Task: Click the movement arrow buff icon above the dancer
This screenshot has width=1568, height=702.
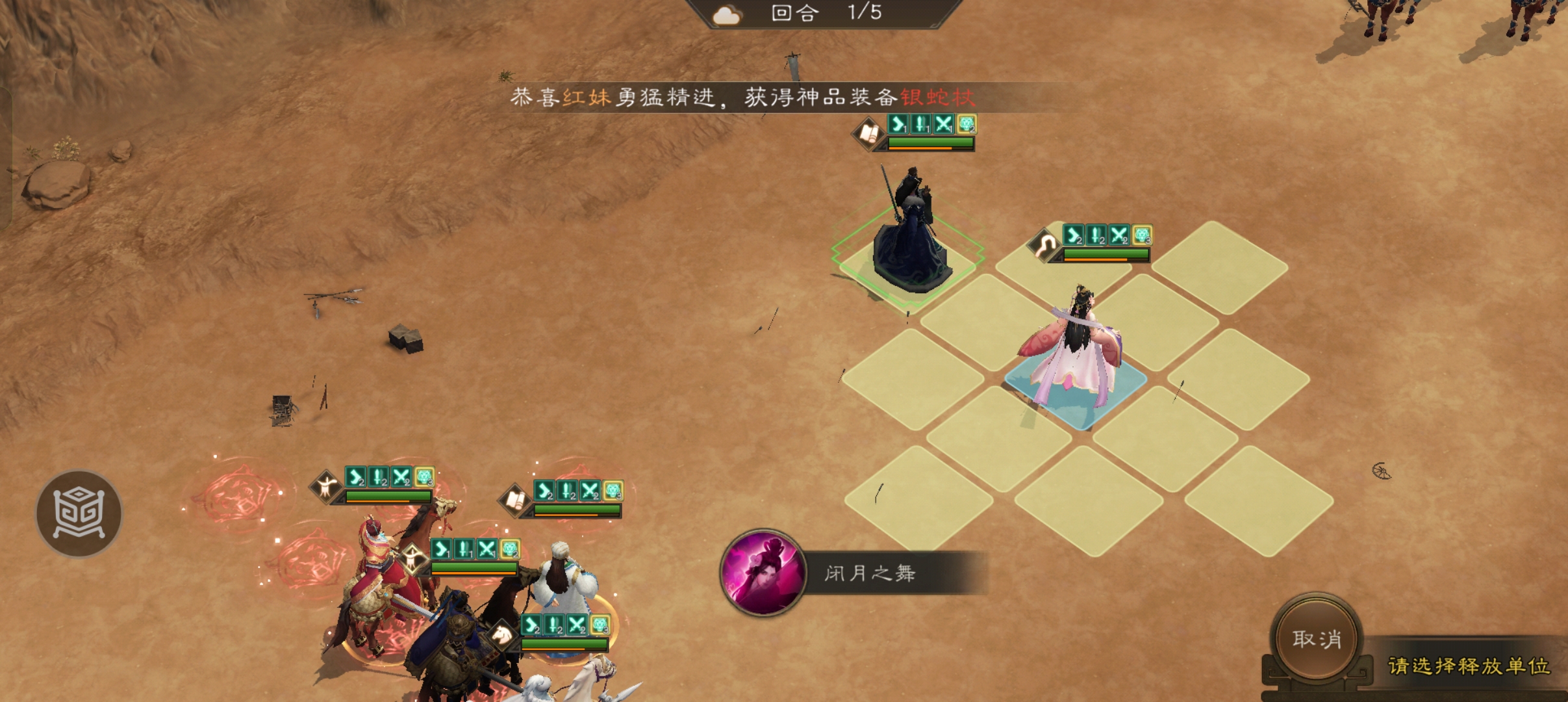Action: (1073, 235)
